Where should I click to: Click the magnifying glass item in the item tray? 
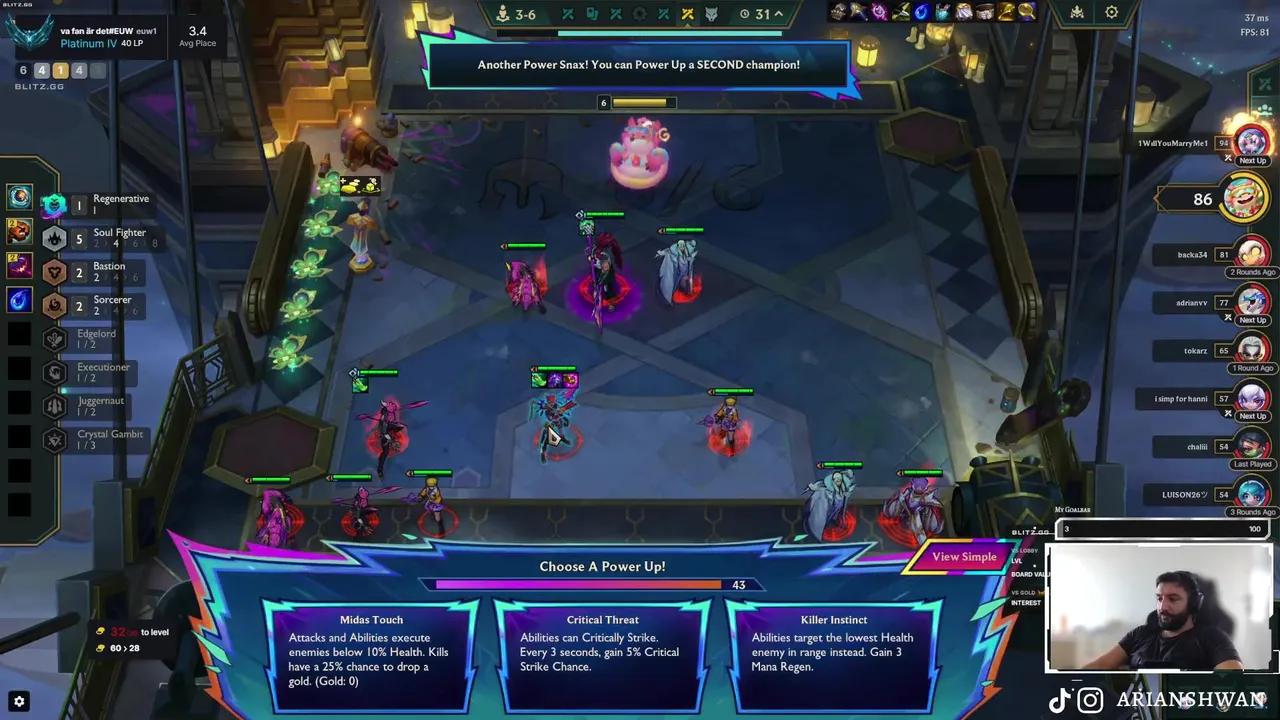(1028, 13)
